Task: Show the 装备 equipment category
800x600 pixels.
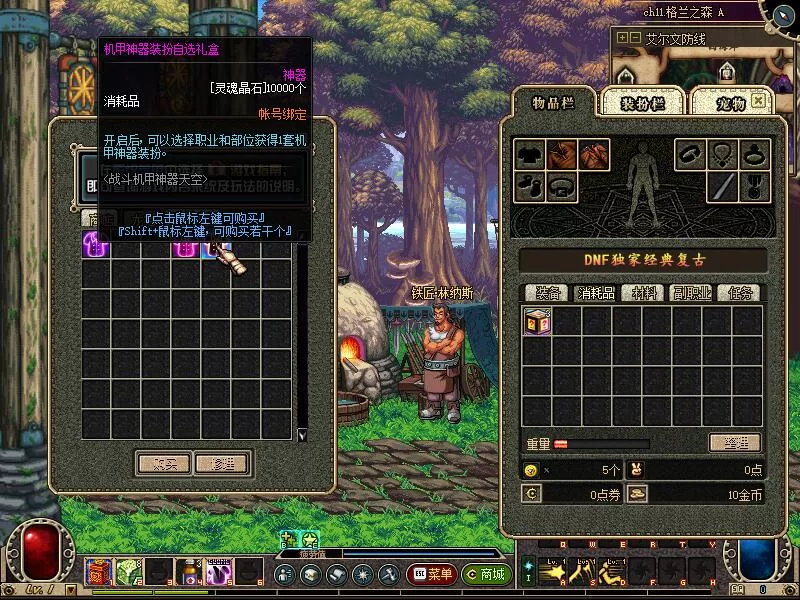Action: click(547, 293)
